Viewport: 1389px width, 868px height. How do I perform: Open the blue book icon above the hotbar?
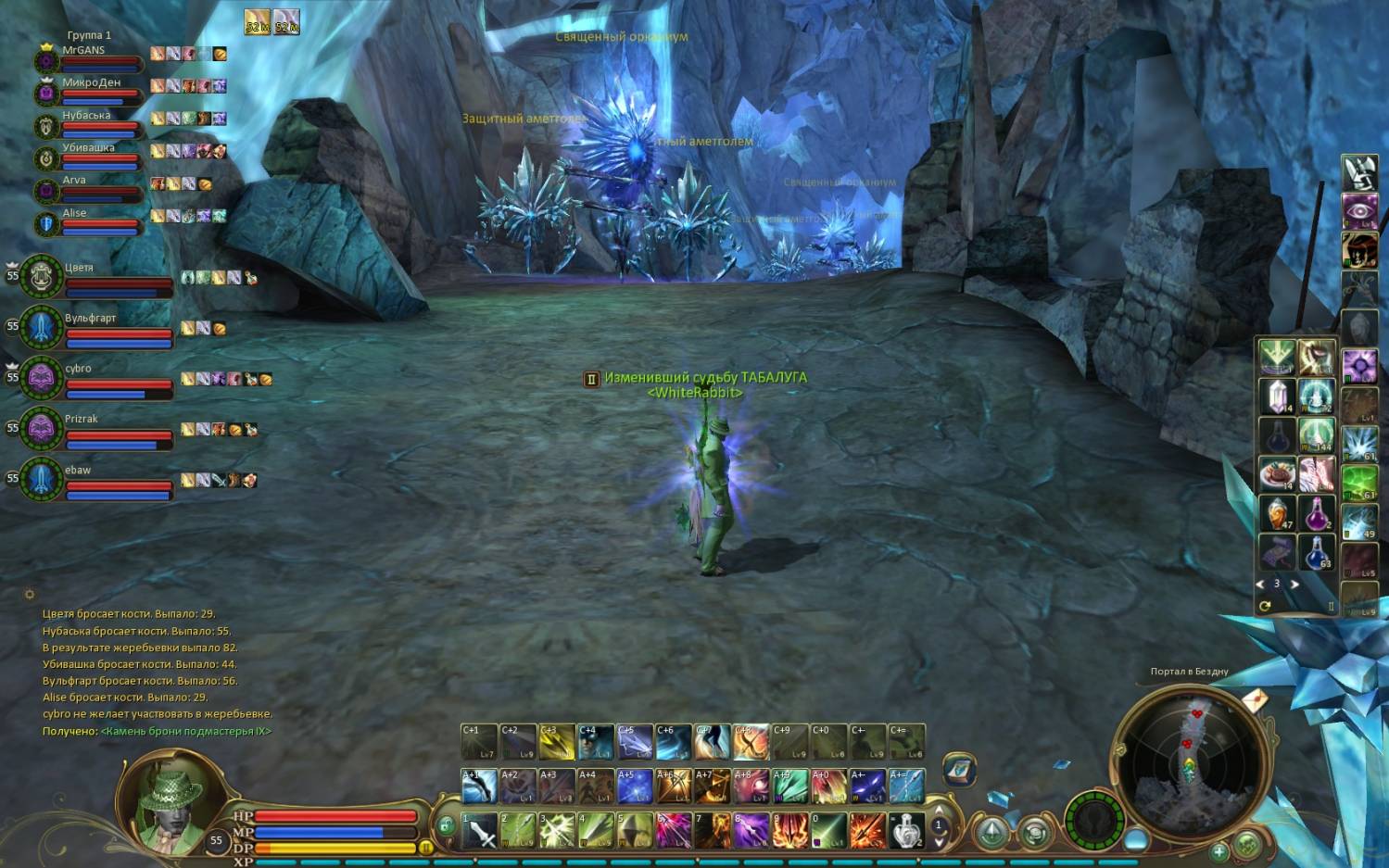pyautogui.click(x=959, y=769)
